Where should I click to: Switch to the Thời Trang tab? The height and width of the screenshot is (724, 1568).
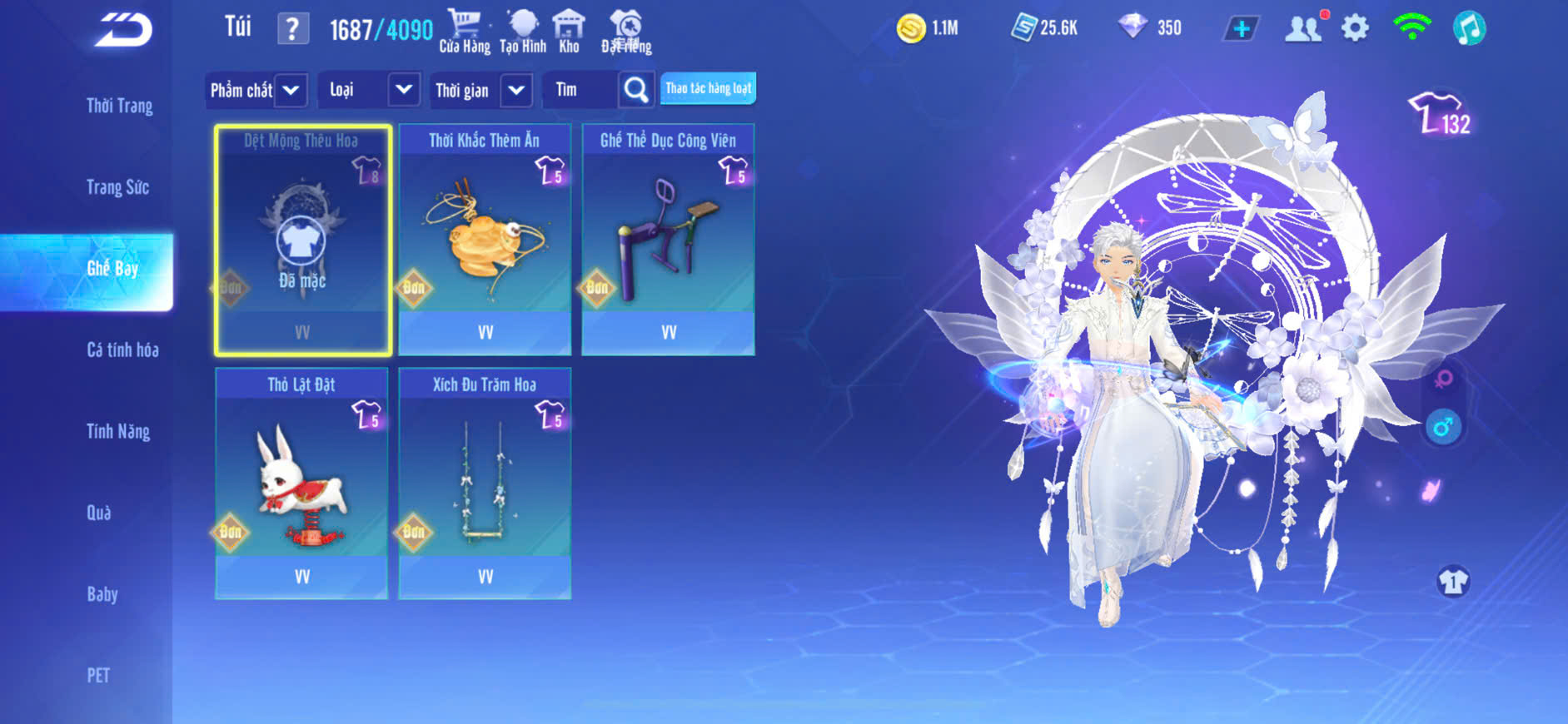point(119,106)
